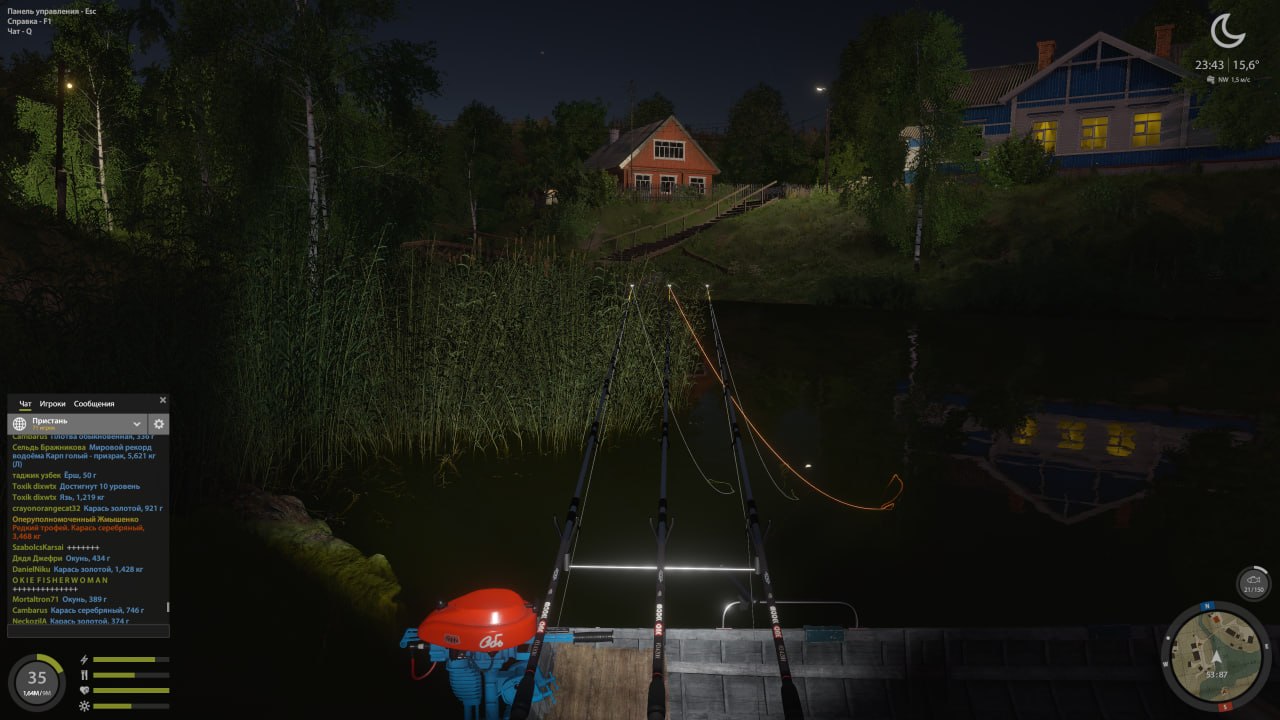Open the Пристань channel dropdown
This screenshot has width=1280, height=720.
[135, 423]
